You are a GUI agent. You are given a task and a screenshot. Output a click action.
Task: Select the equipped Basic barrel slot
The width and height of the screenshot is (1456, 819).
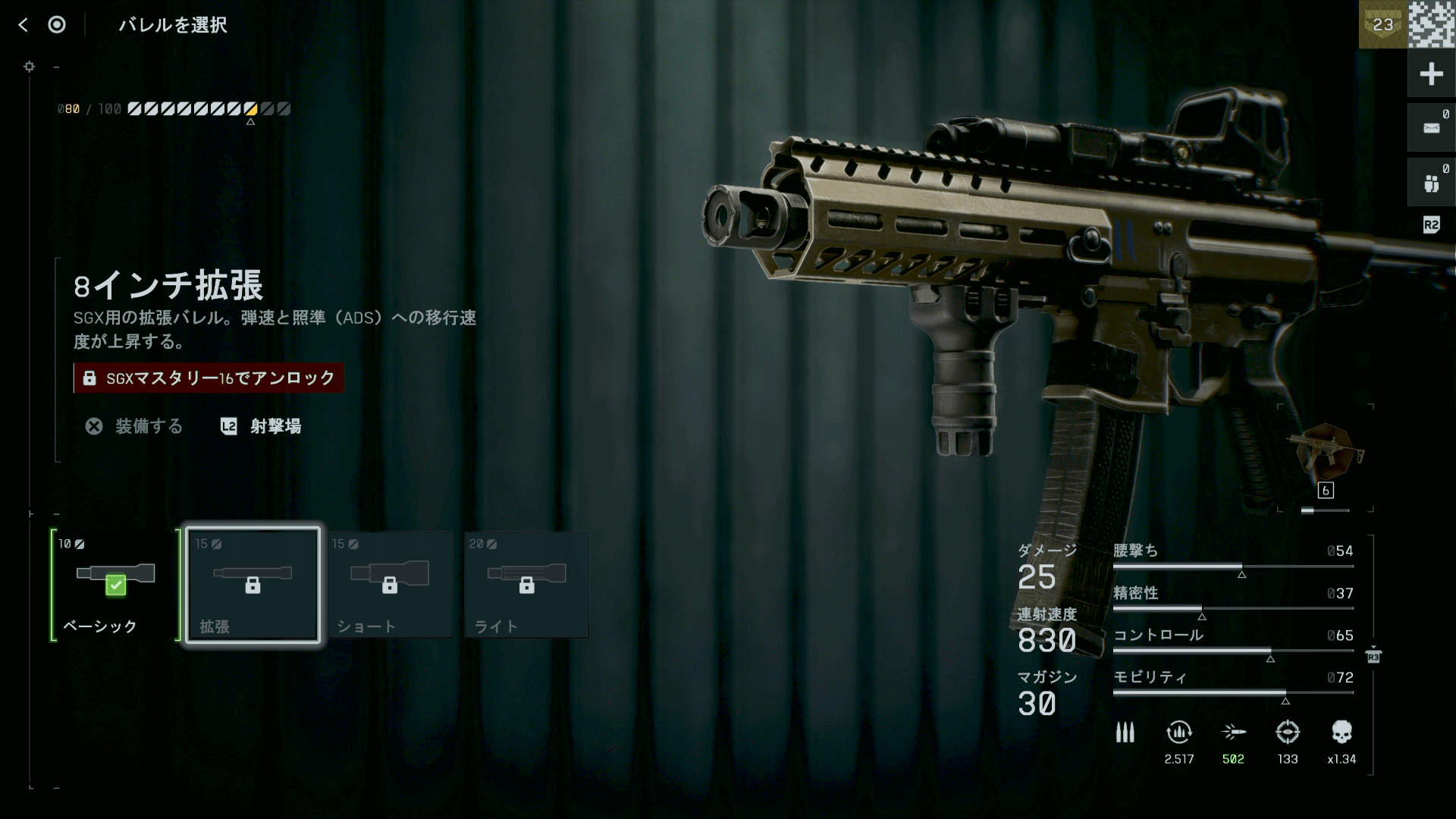point(115,585)
